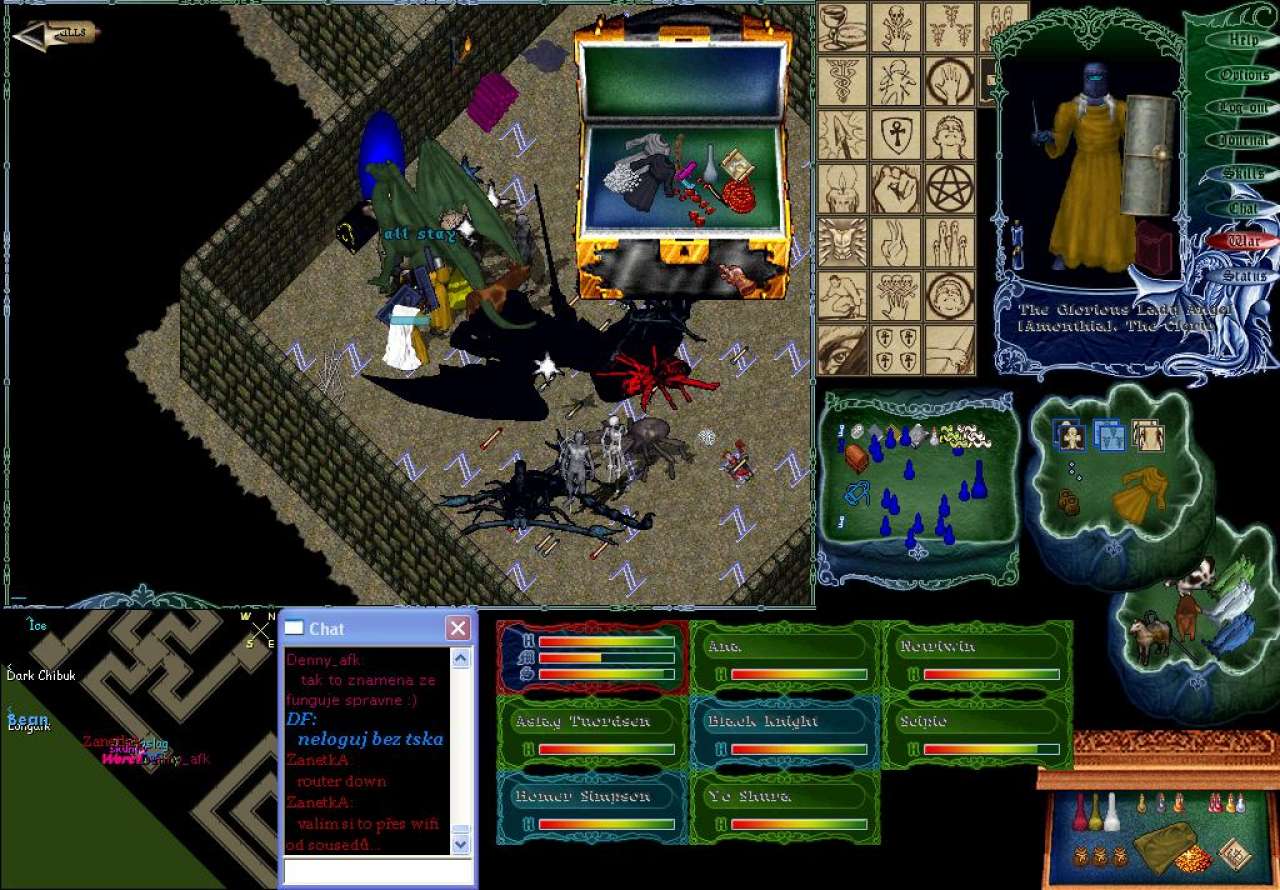Viewport: 1280px width, 890px height.
Task: Activate the ankh shield spell icon
Action: (x=895, y=135)
